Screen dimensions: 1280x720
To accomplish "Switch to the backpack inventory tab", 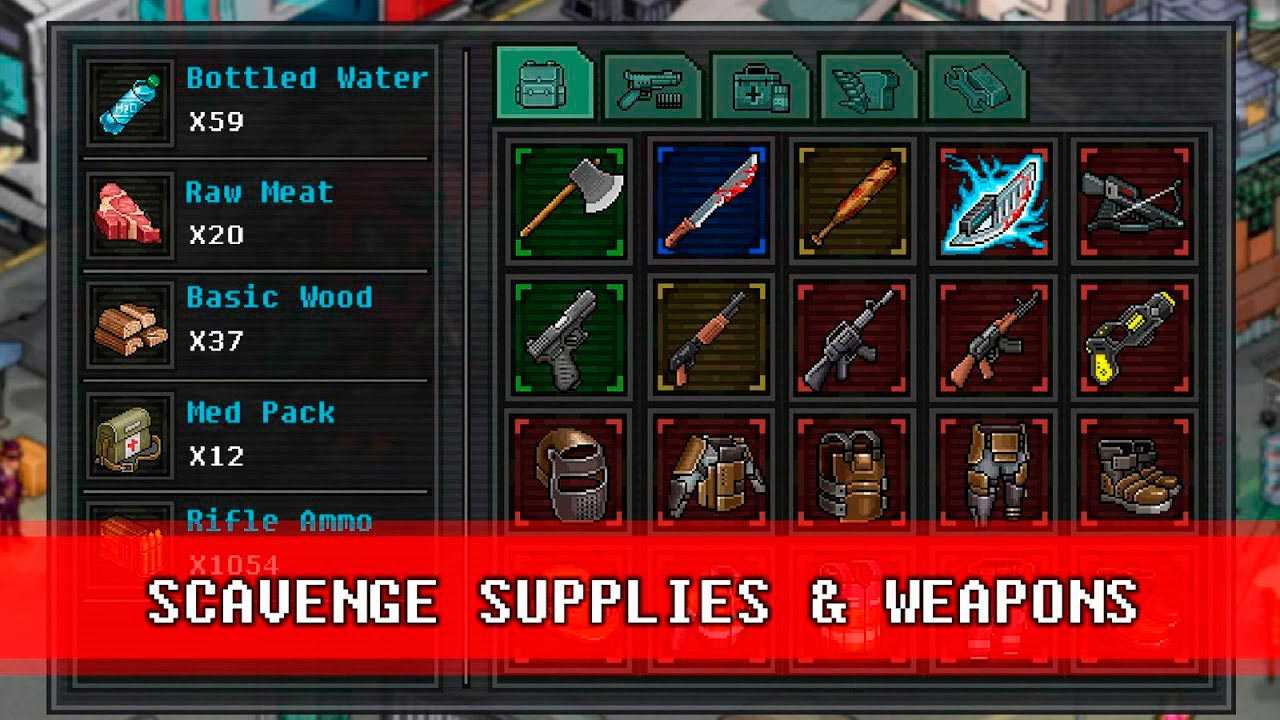I will 543,87.
